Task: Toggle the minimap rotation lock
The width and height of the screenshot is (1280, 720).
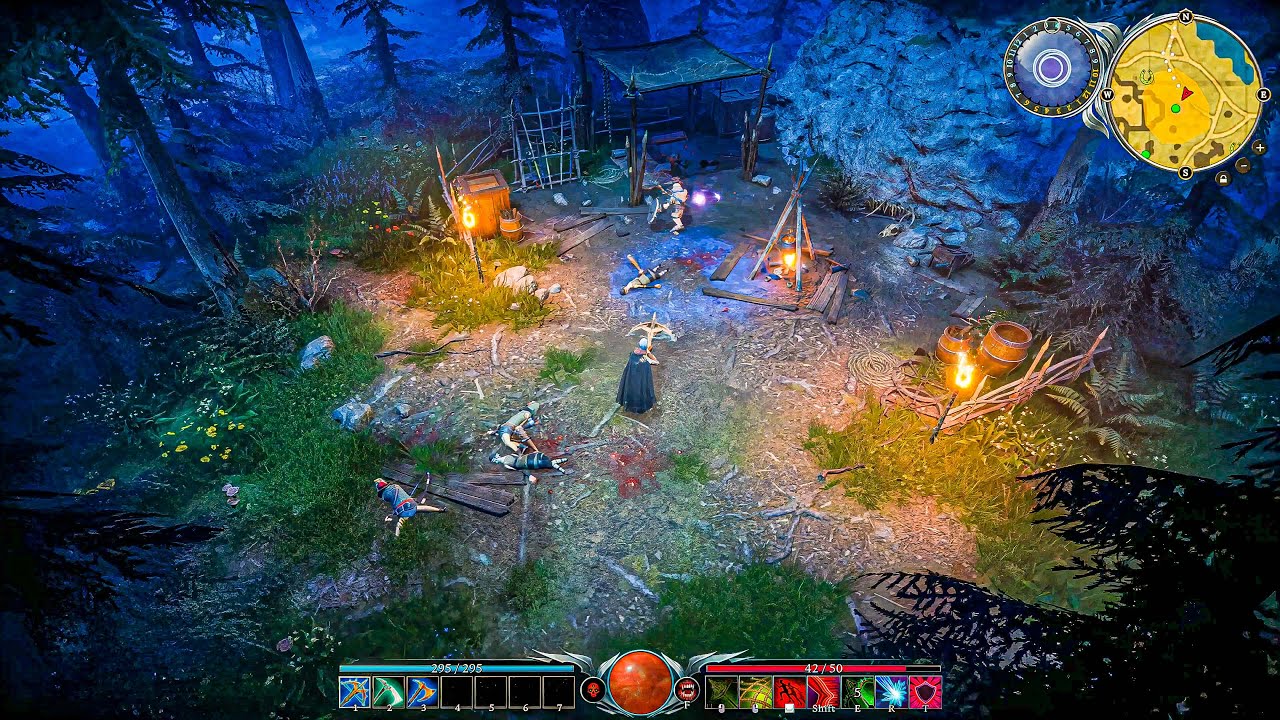Action: (1223, 179)
